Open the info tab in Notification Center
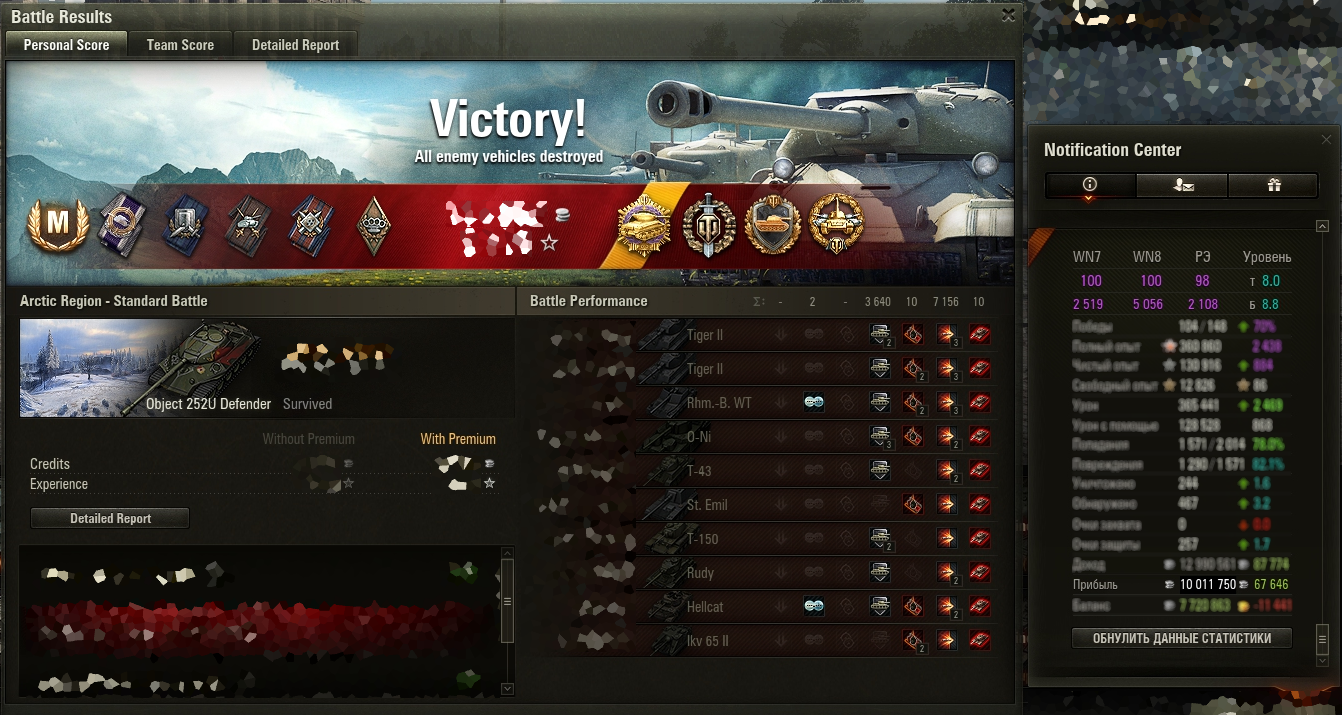1342x715 pixels. pos(1090,185)
